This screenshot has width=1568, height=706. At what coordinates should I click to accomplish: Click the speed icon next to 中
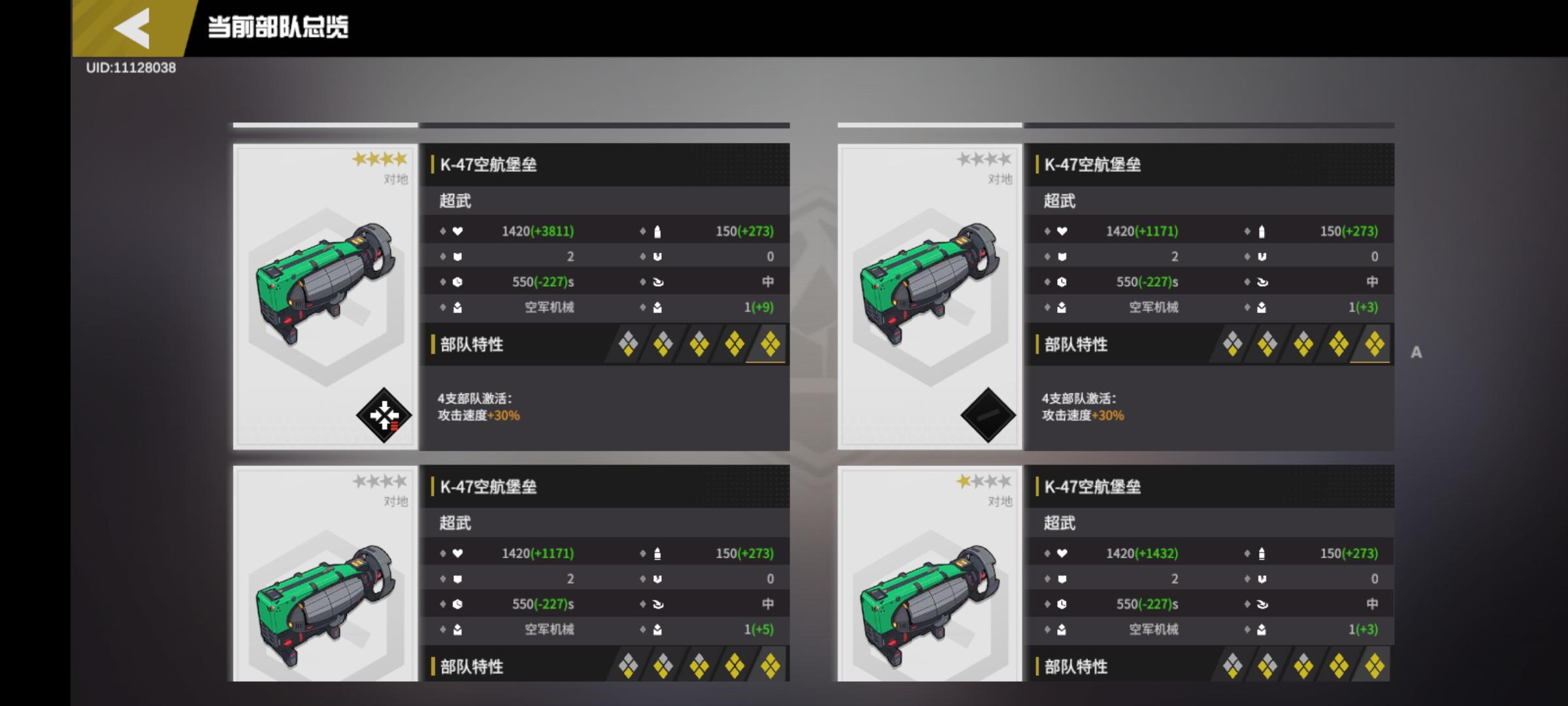click(x=660, y=282)
